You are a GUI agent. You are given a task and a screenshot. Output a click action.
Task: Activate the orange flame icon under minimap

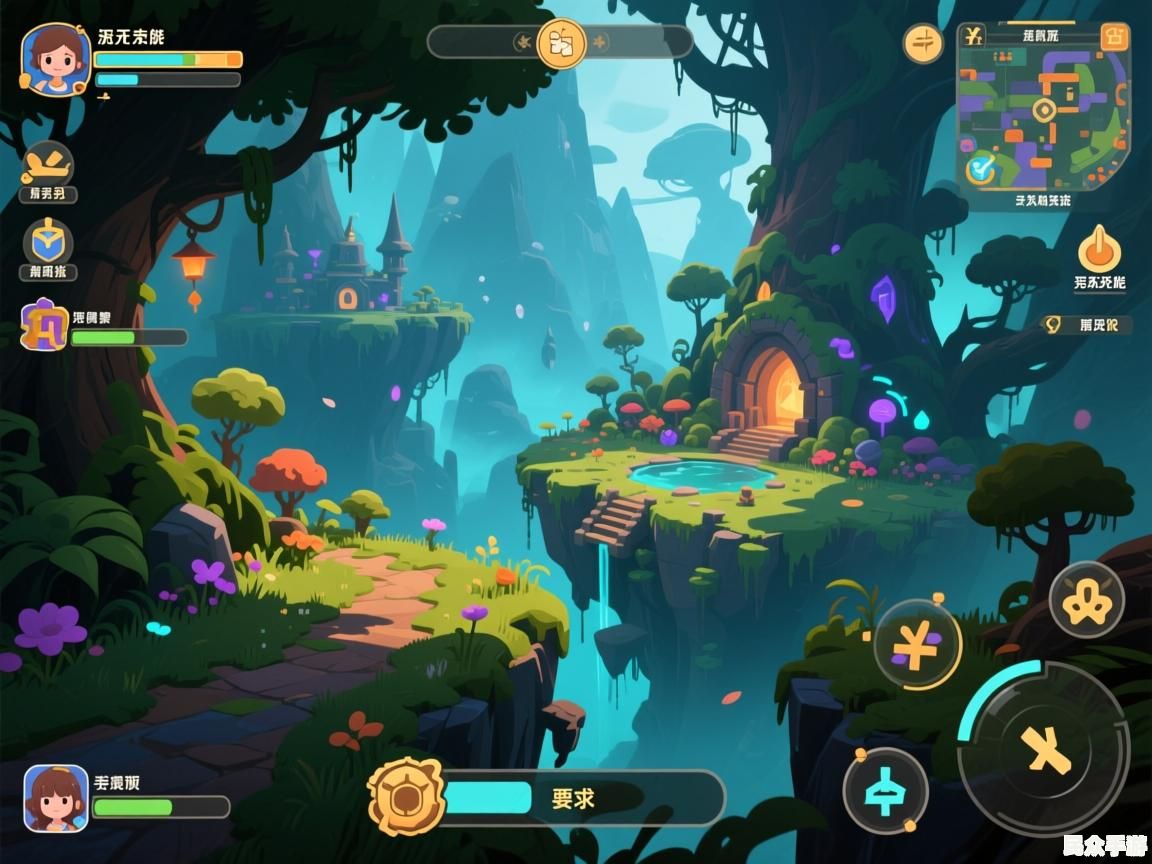1099,249
